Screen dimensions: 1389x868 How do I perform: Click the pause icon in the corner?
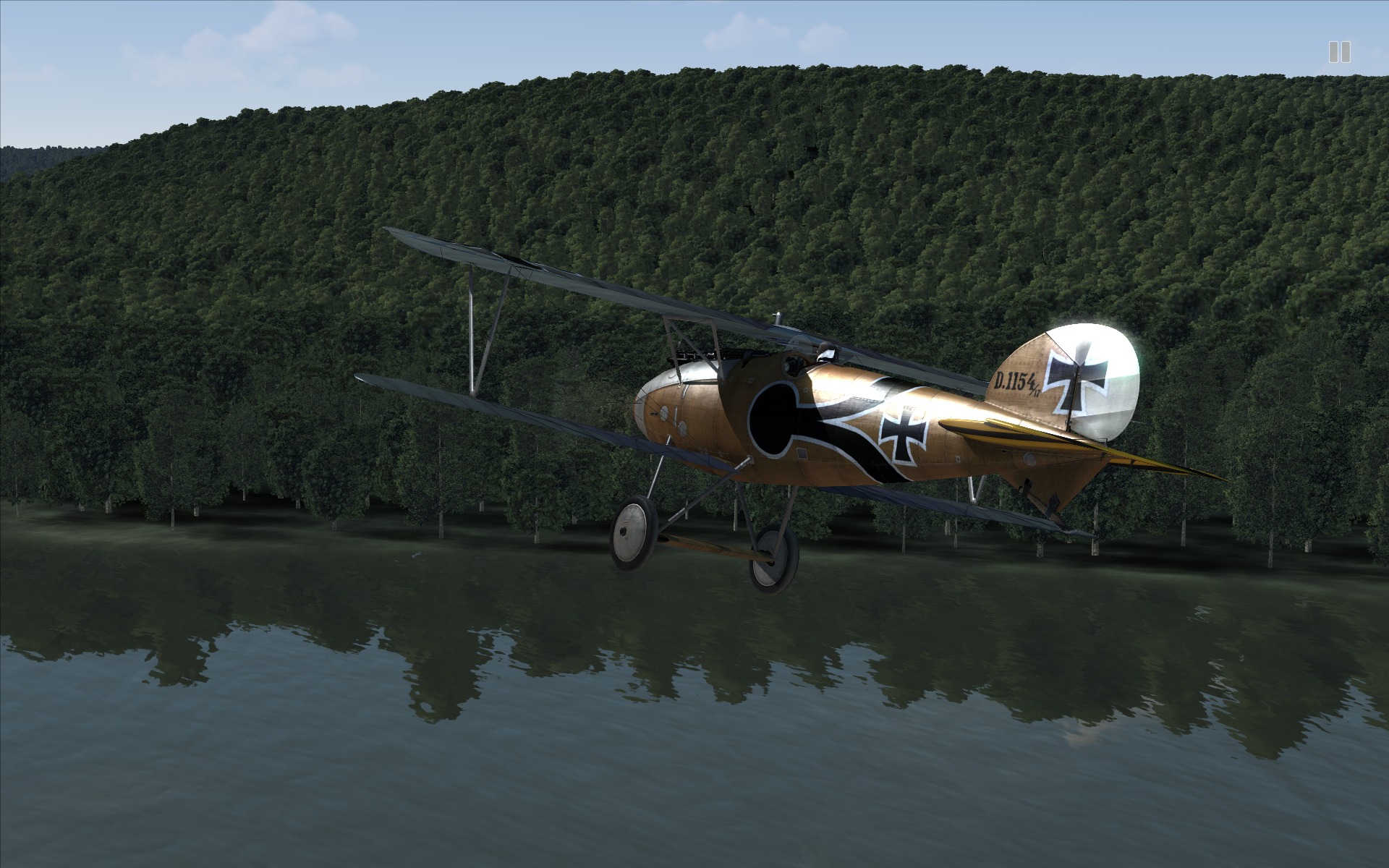point(1339,52)
